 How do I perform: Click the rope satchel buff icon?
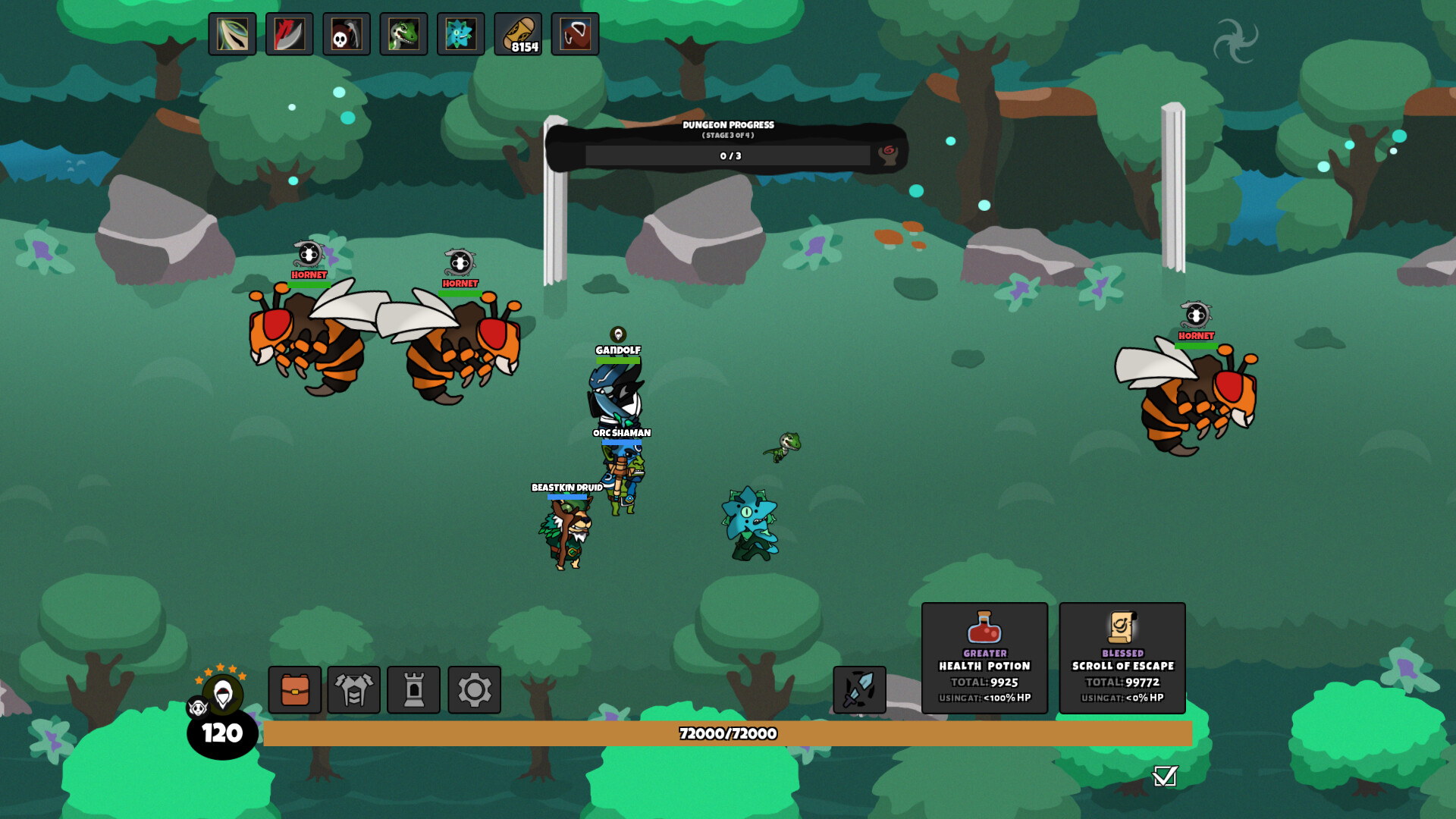574,34
